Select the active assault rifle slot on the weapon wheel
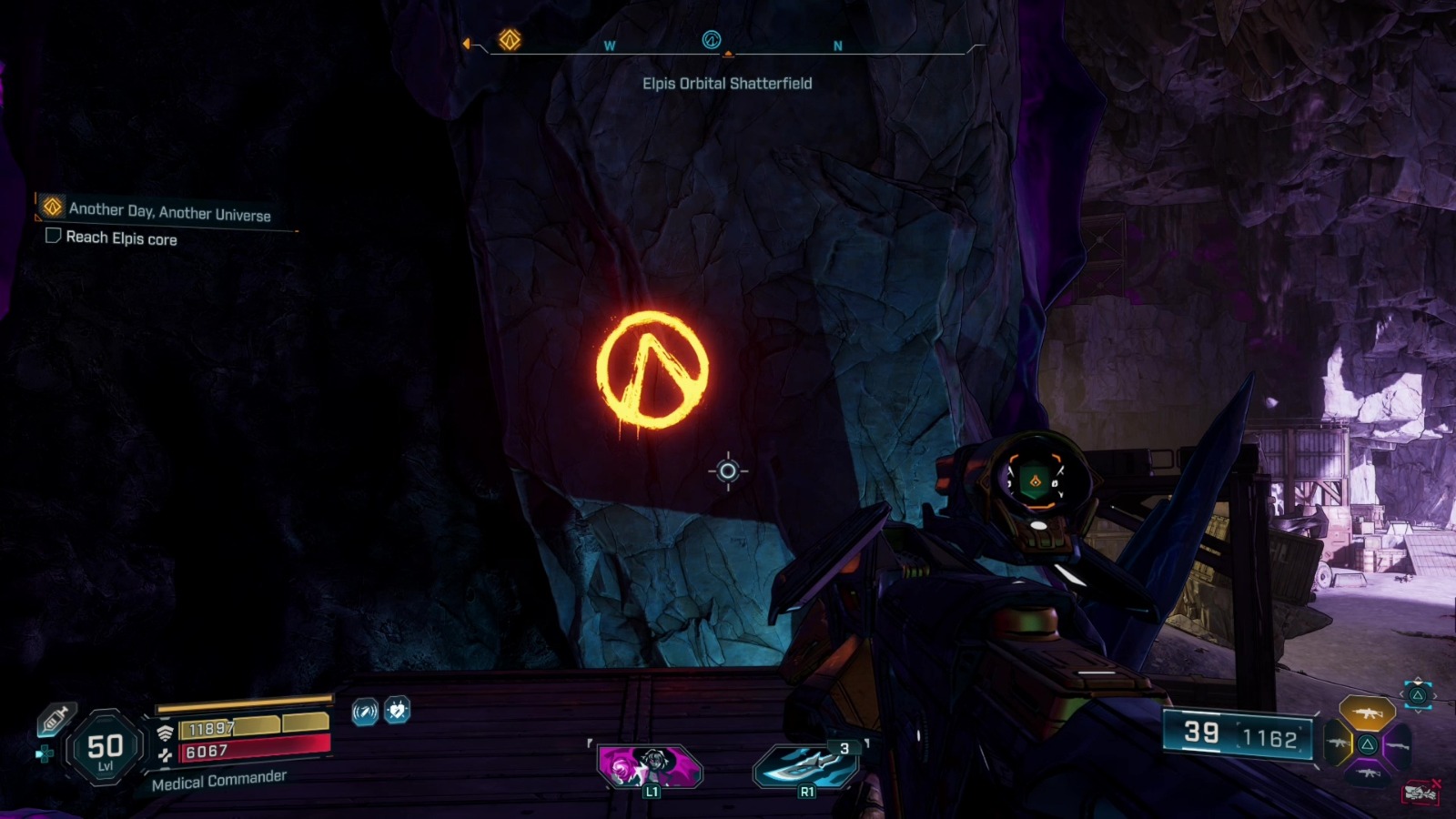1456x819 pixels. click(1368, 713)
